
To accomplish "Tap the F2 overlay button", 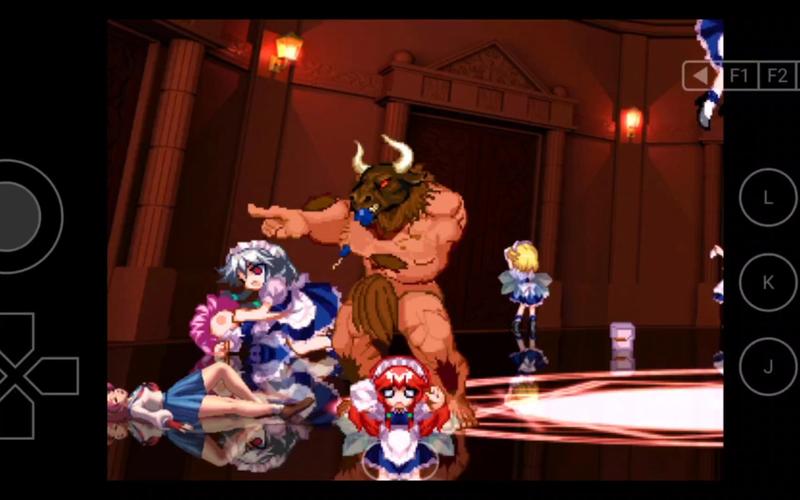I will (x=777, y=76).
